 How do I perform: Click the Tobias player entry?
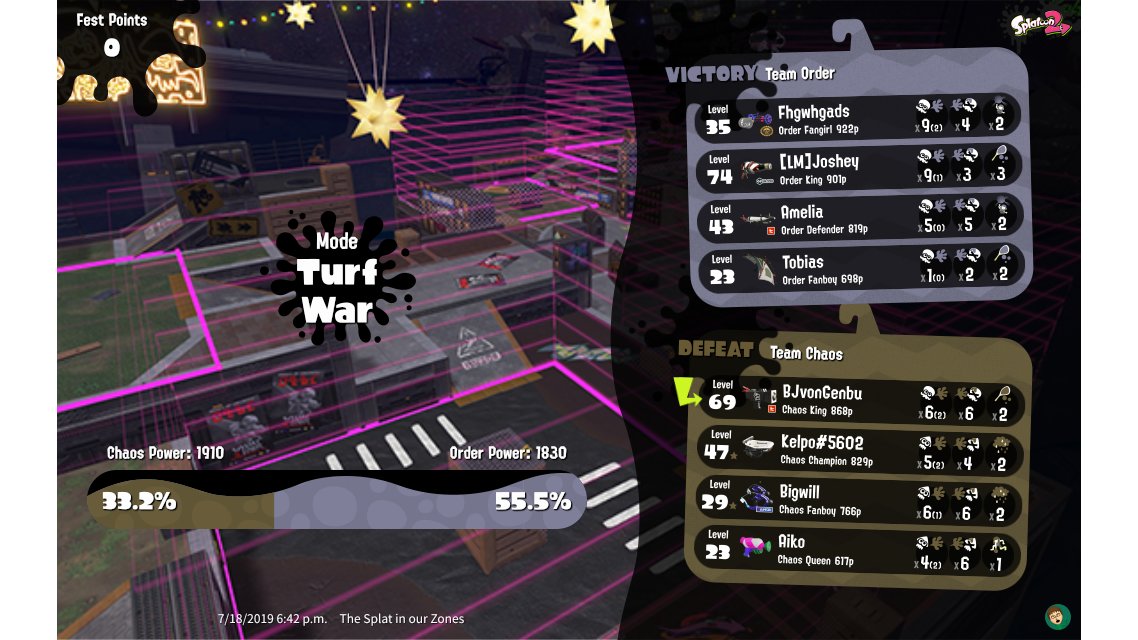[x=858, y=268]
